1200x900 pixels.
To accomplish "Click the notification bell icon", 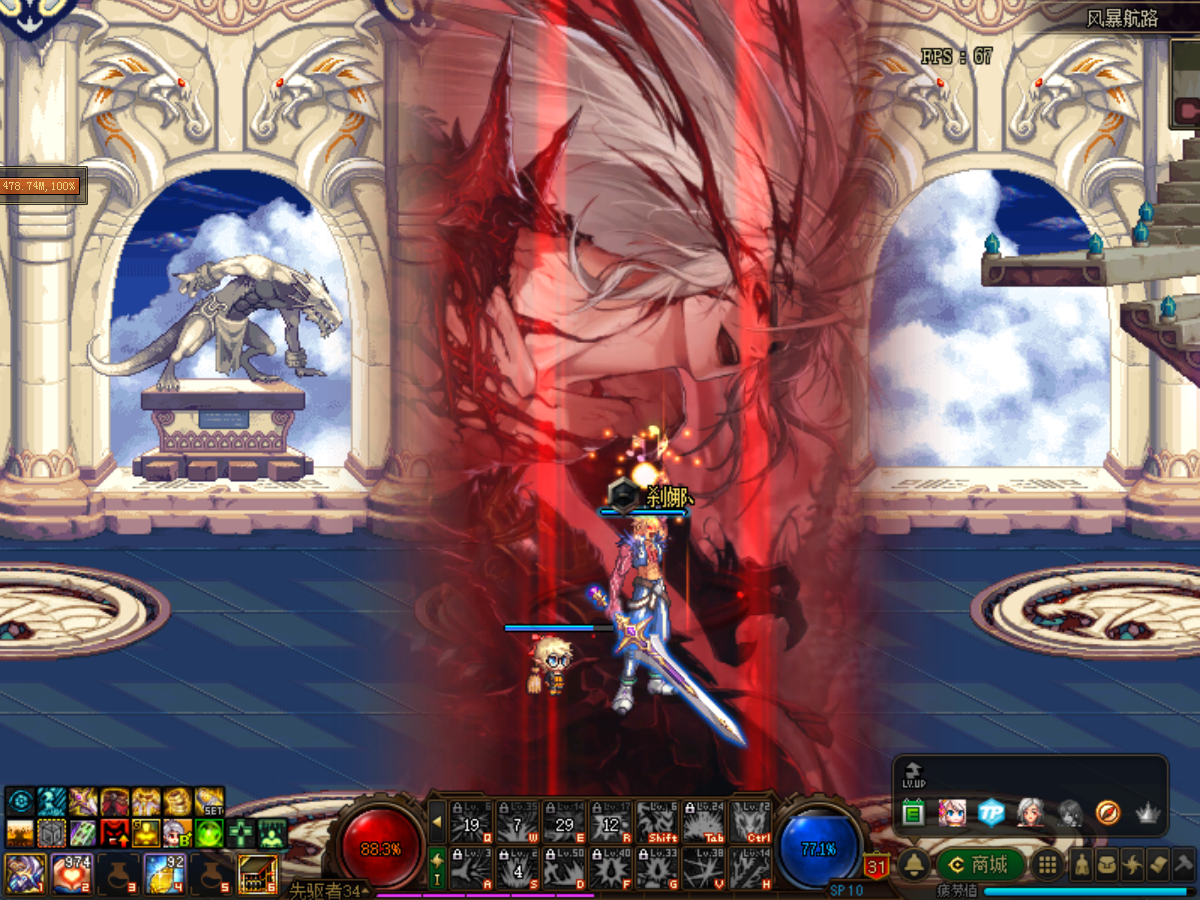I will coord(912,865).
